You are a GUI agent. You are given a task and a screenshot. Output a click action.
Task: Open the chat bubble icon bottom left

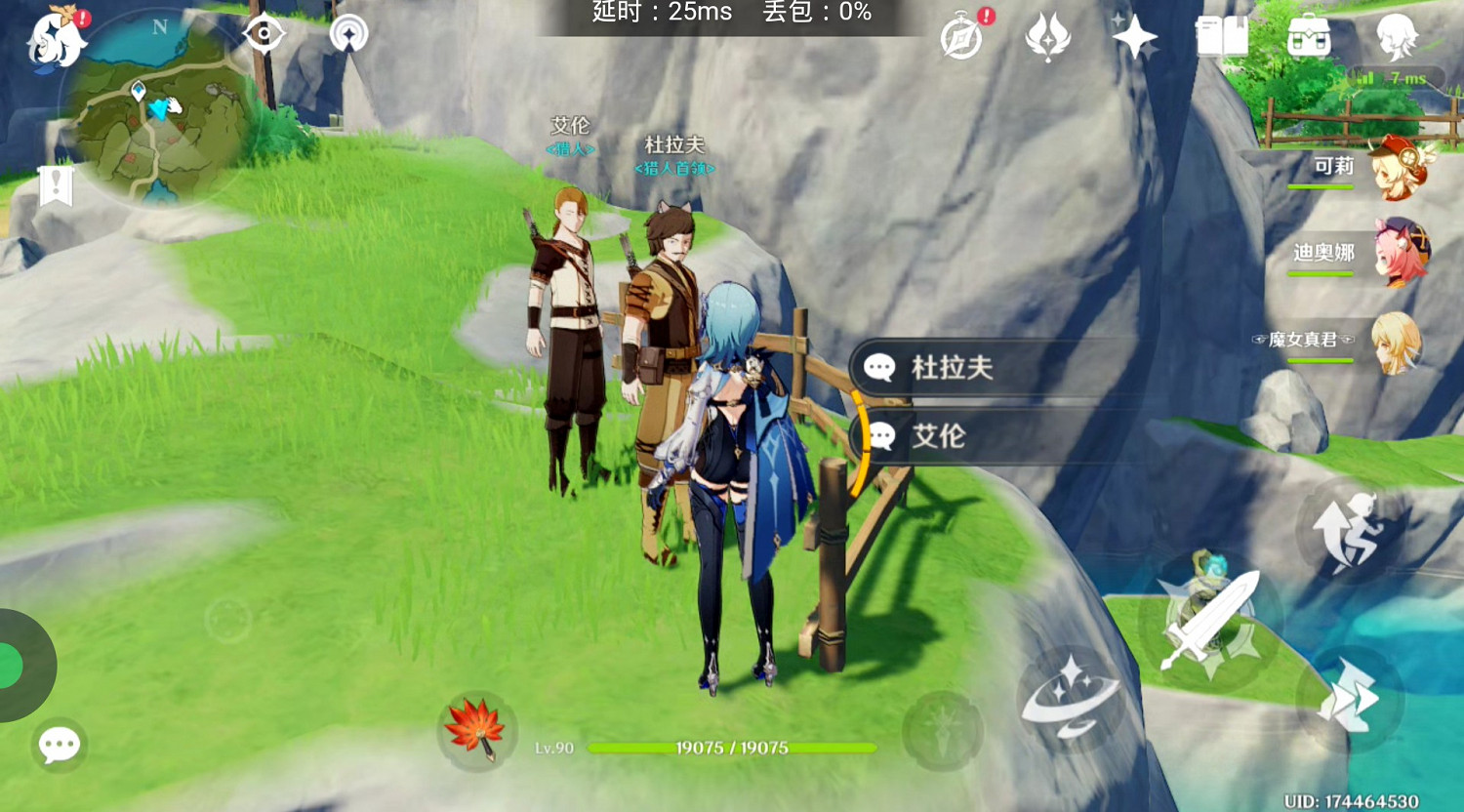(59, 745)
